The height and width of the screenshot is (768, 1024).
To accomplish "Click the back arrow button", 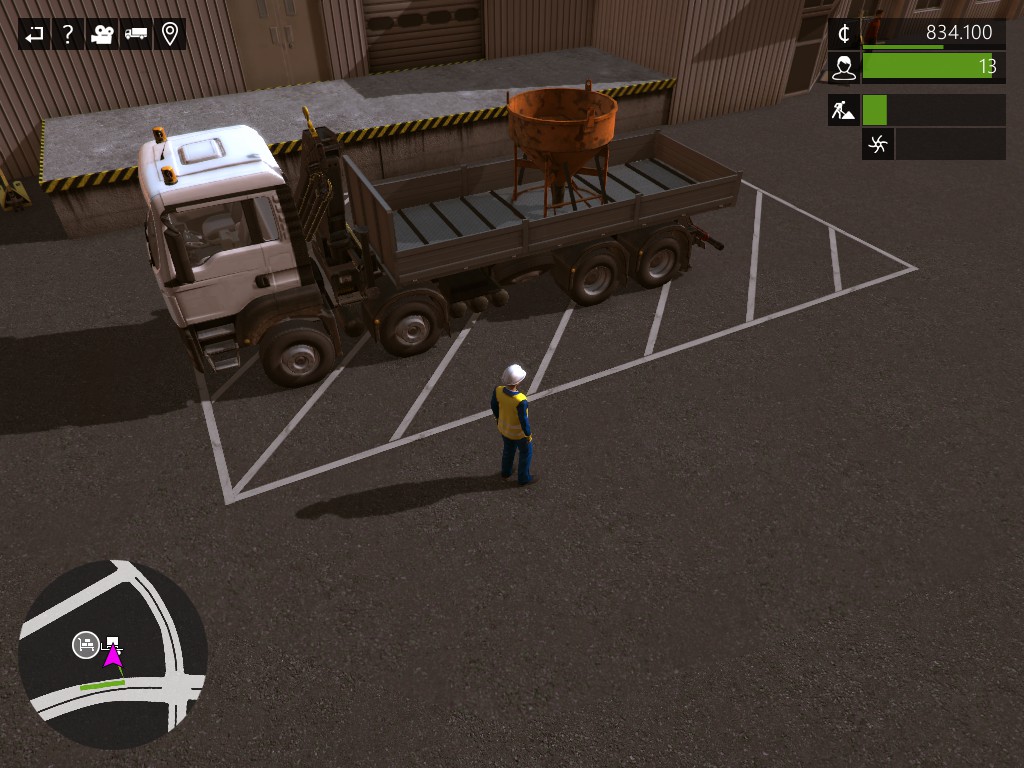I will click(35, 34).
